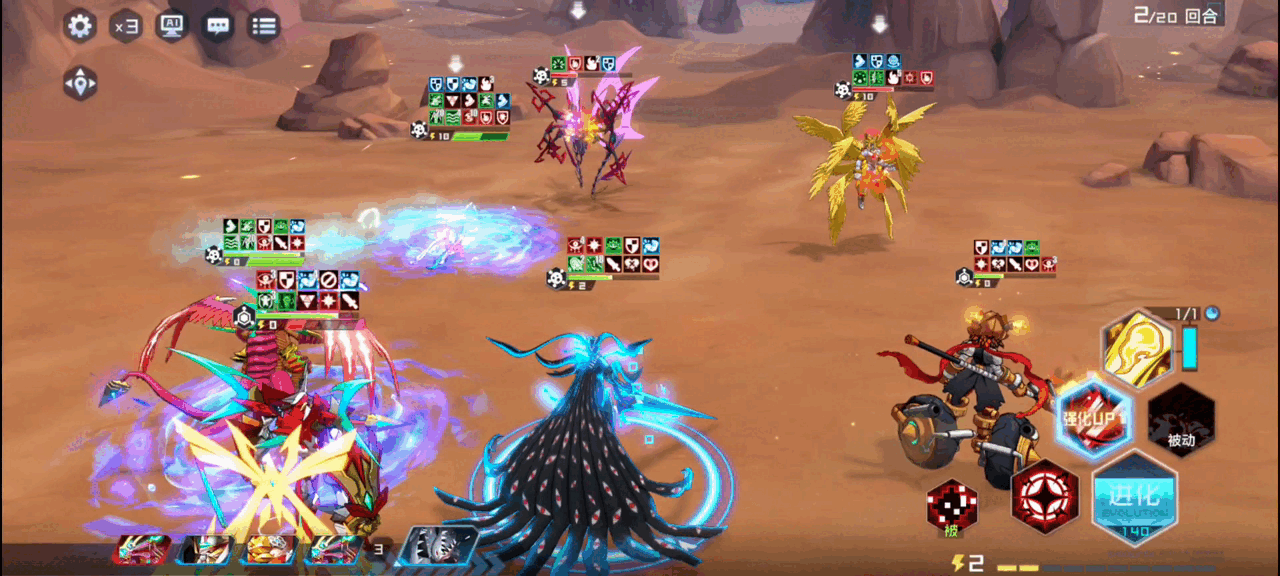Toggle the AI auto-battle button

pyautogui.click(x=172, y=26)
